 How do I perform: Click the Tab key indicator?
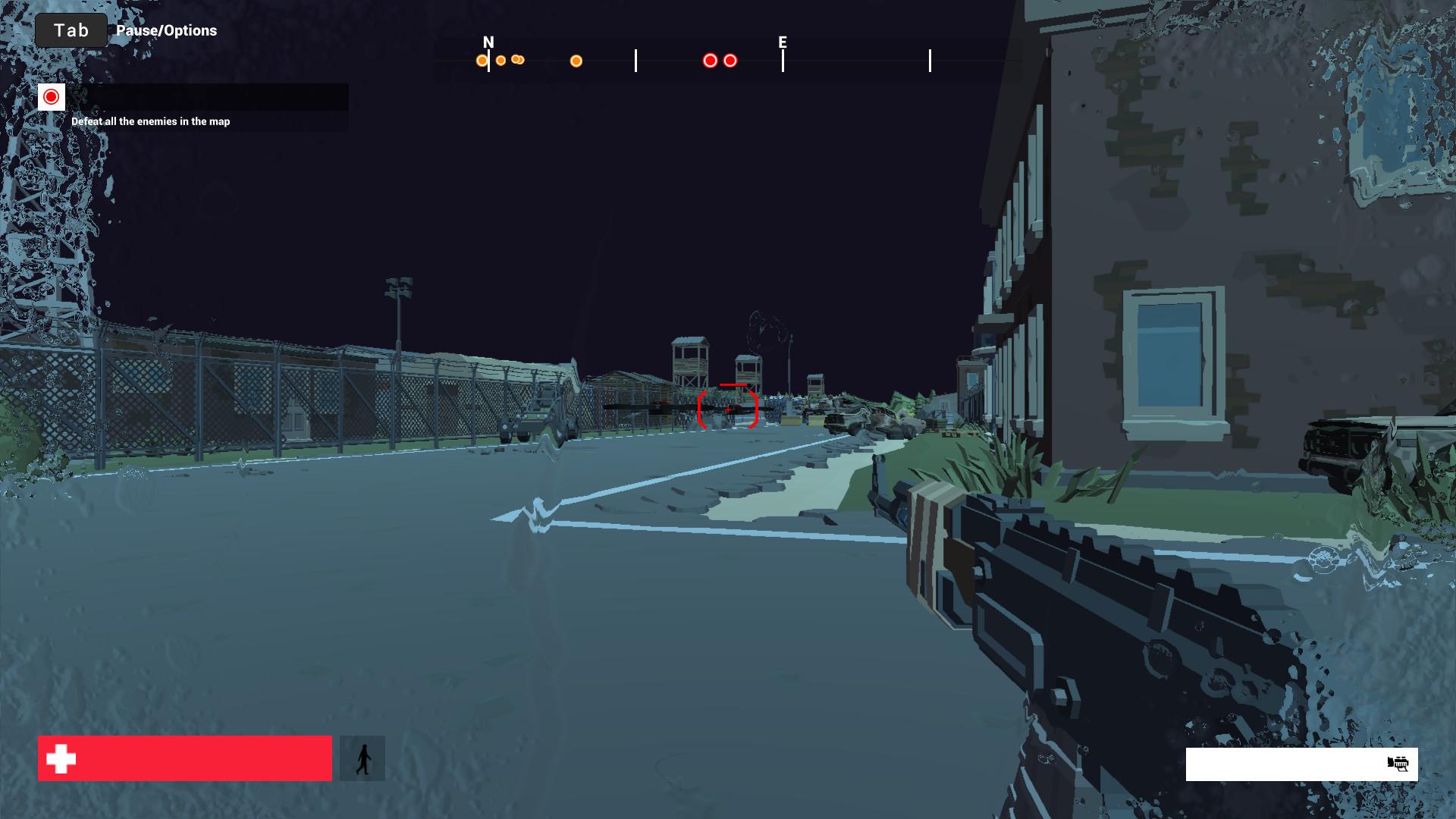[x=70, y=30]
